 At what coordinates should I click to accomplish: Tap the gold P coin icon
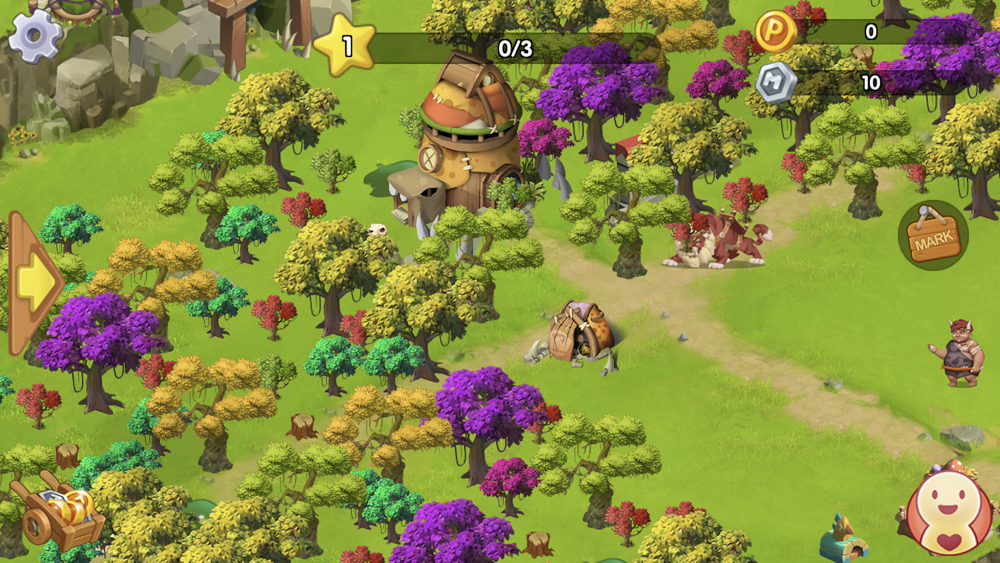(775, 32)
